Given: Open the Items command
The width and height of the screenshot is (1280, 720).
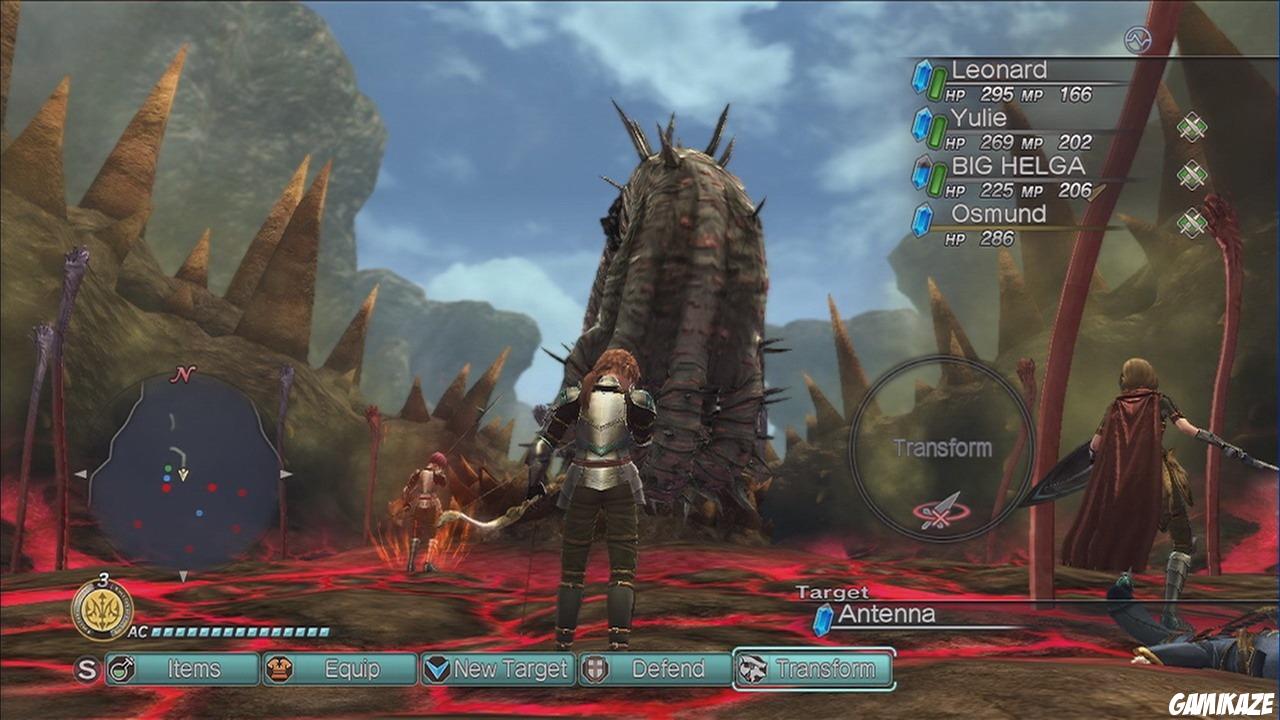Looking at the screenshot, I should 182,669.
